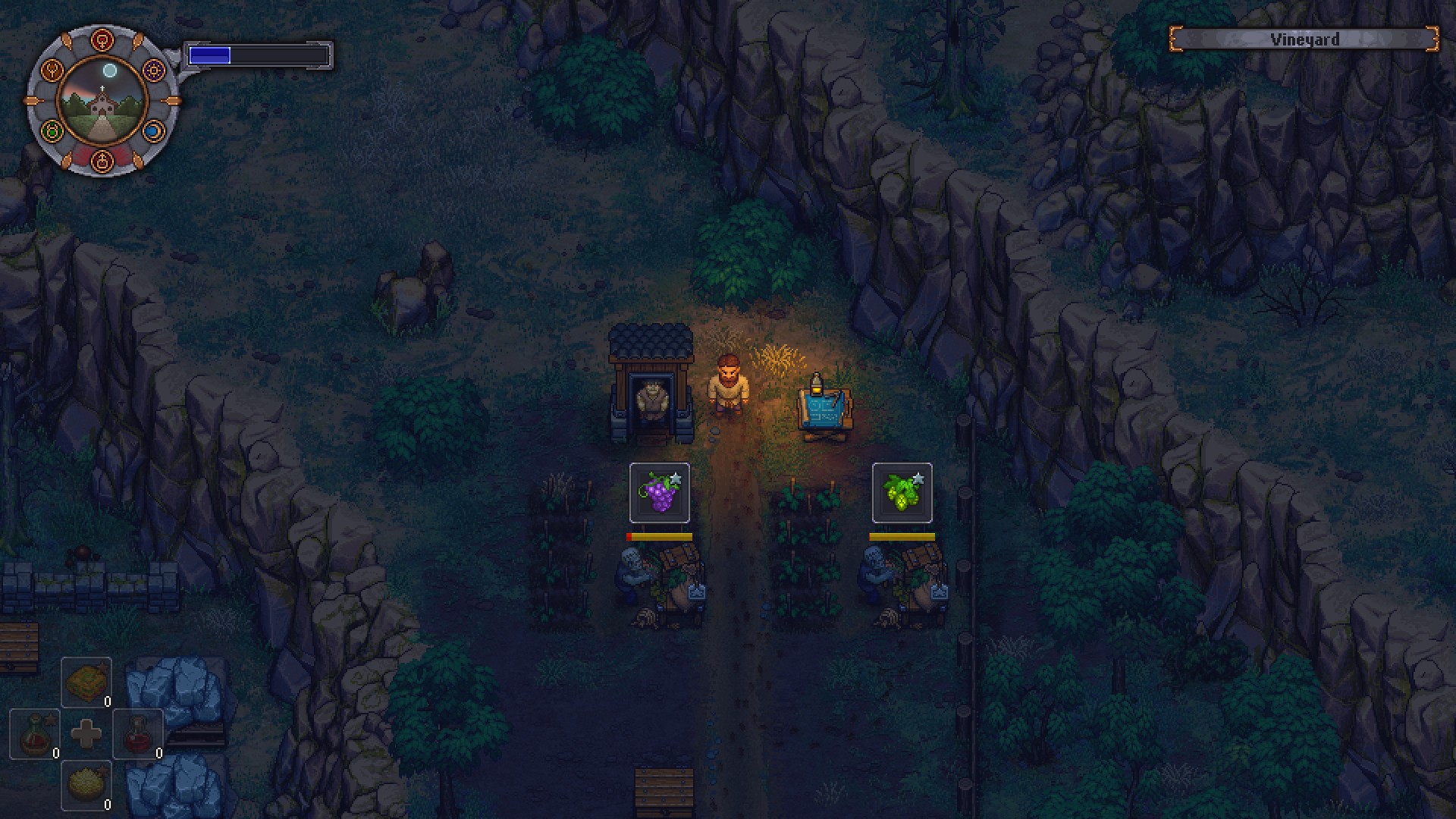This screenshot has height=819, width=1456.
Task: Click the brown rune on the clock dial
Action: [x=52, y=71]
